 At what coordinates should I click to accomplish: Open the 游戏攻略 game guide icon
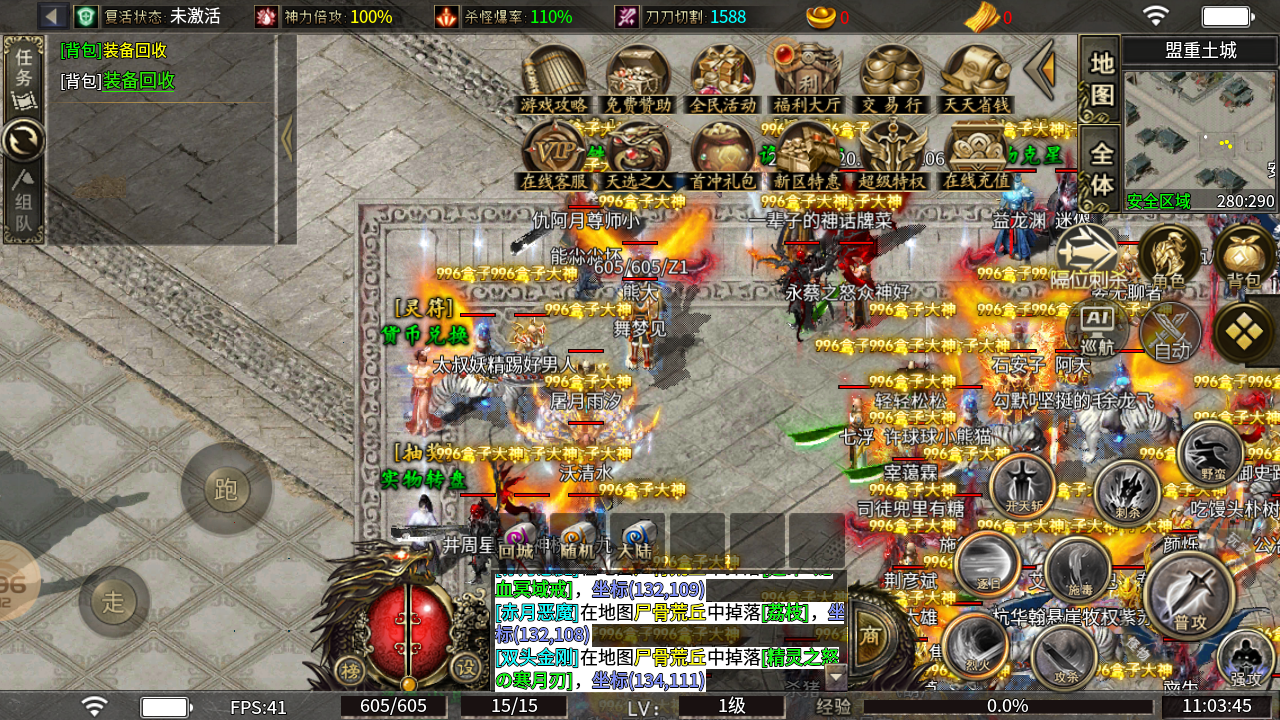tap(553, 77)
